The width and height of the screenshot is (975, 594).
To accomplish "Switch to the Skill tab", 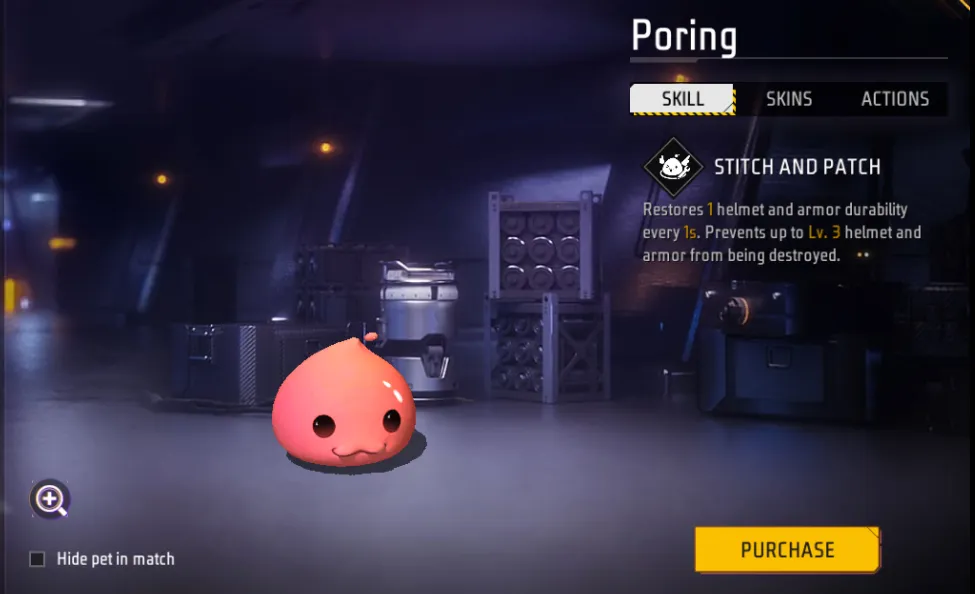I will (683, 99).
